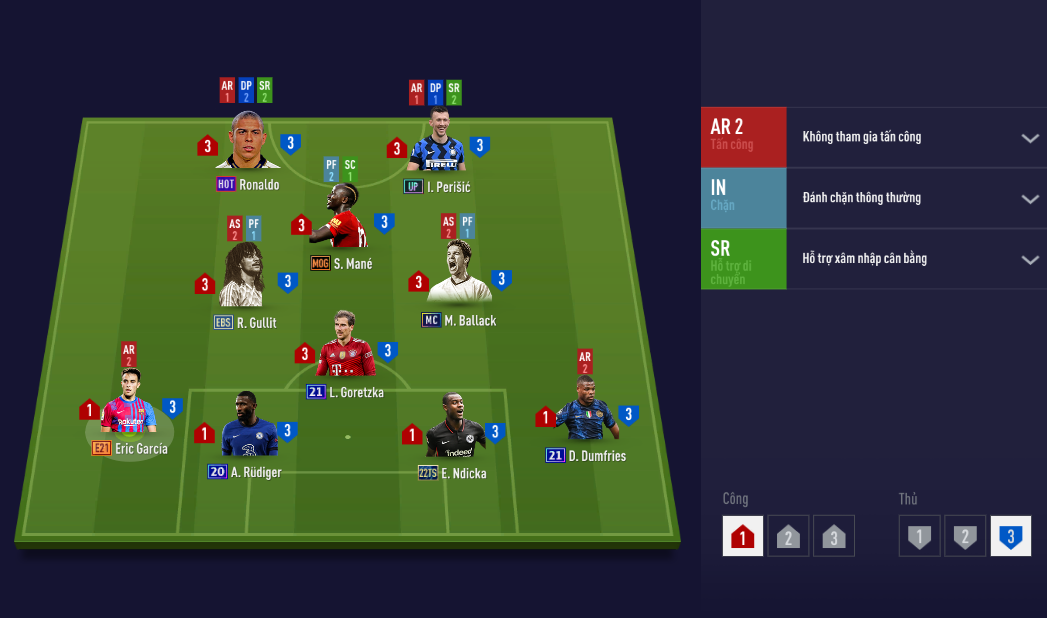Choose defense level 2 under Thủ
Image resolution: width=1047 pixels, height=618 pixels.
(965, 537)
